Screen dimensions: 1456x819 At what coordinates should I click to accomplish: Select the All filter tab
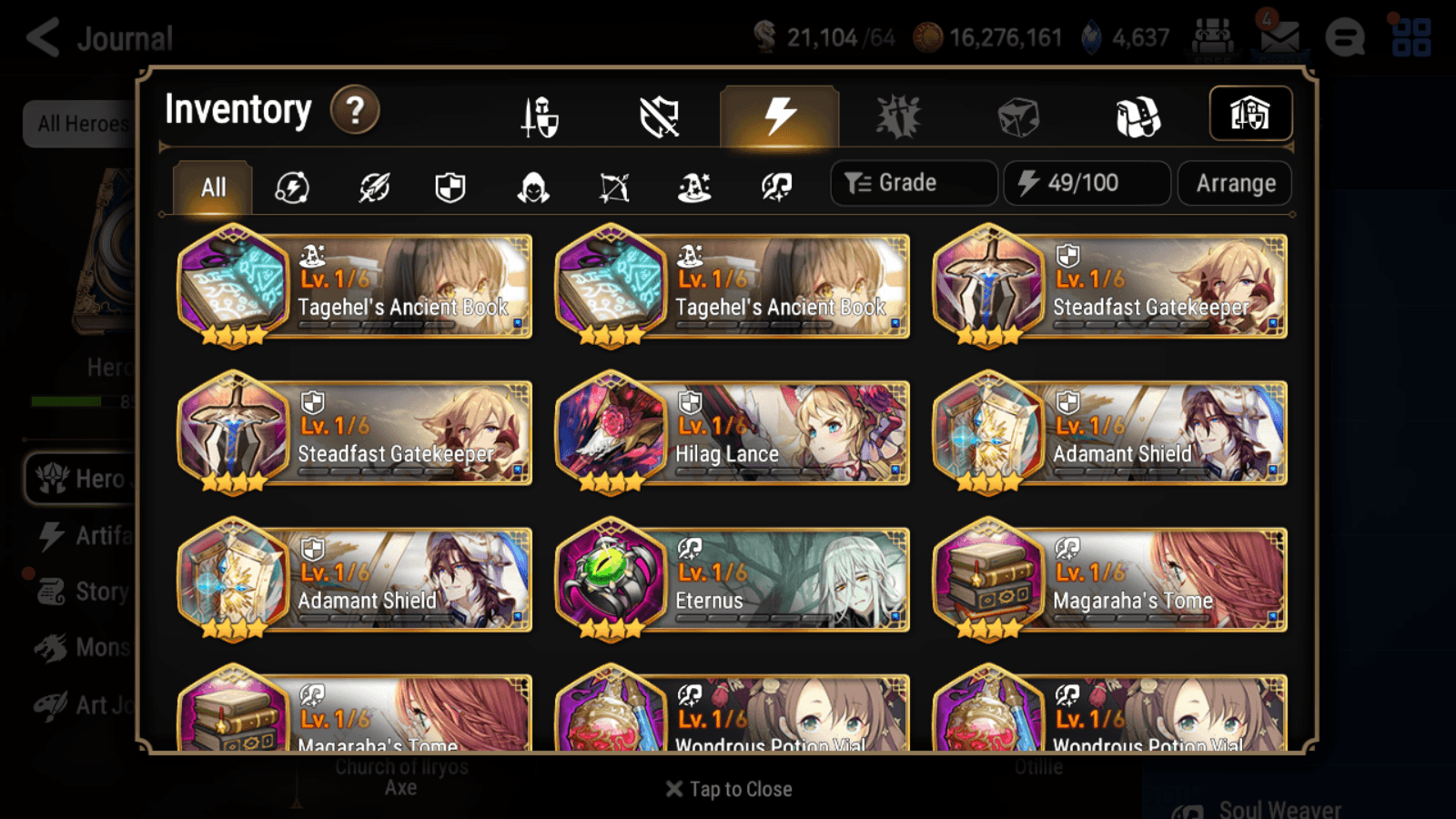point(211,187)
